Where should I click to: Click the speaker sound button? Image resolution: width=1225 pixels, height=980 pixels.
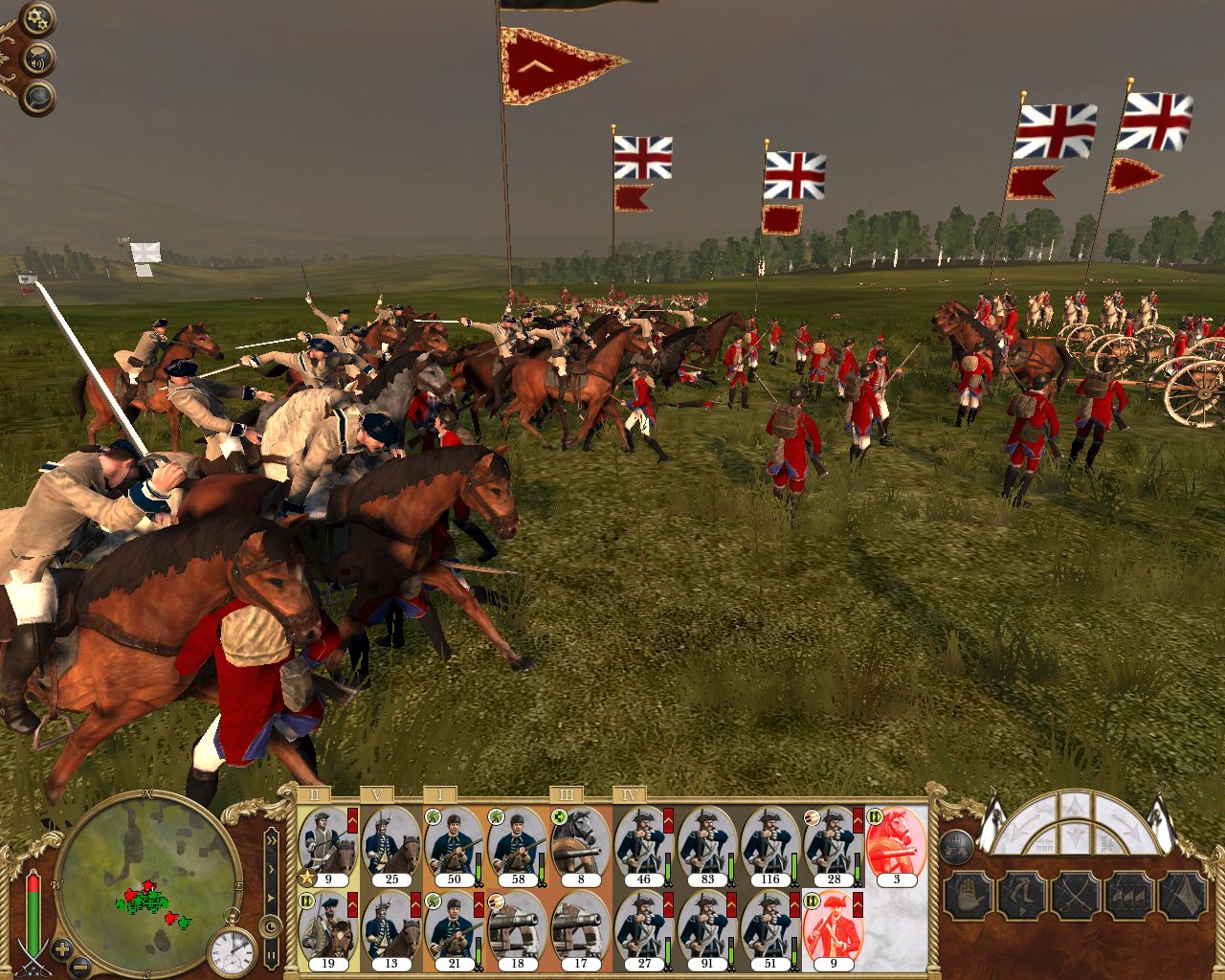(x=38, y=60)
